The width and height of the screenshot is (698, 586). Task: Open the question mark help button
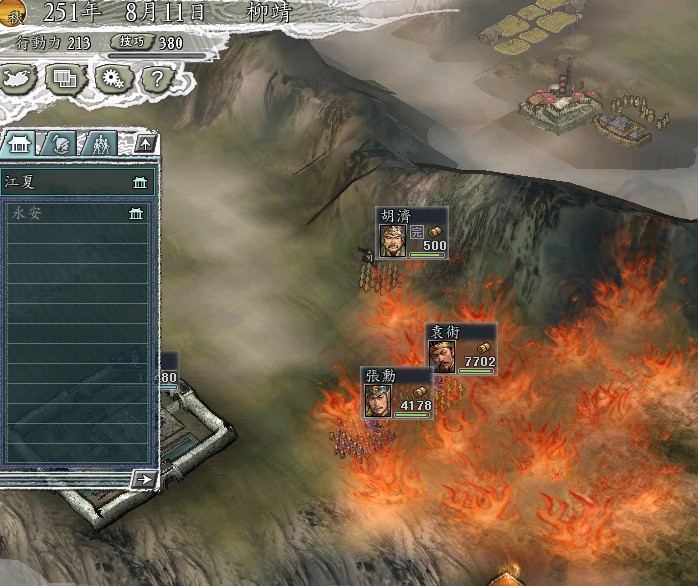[x=156, y=76]
